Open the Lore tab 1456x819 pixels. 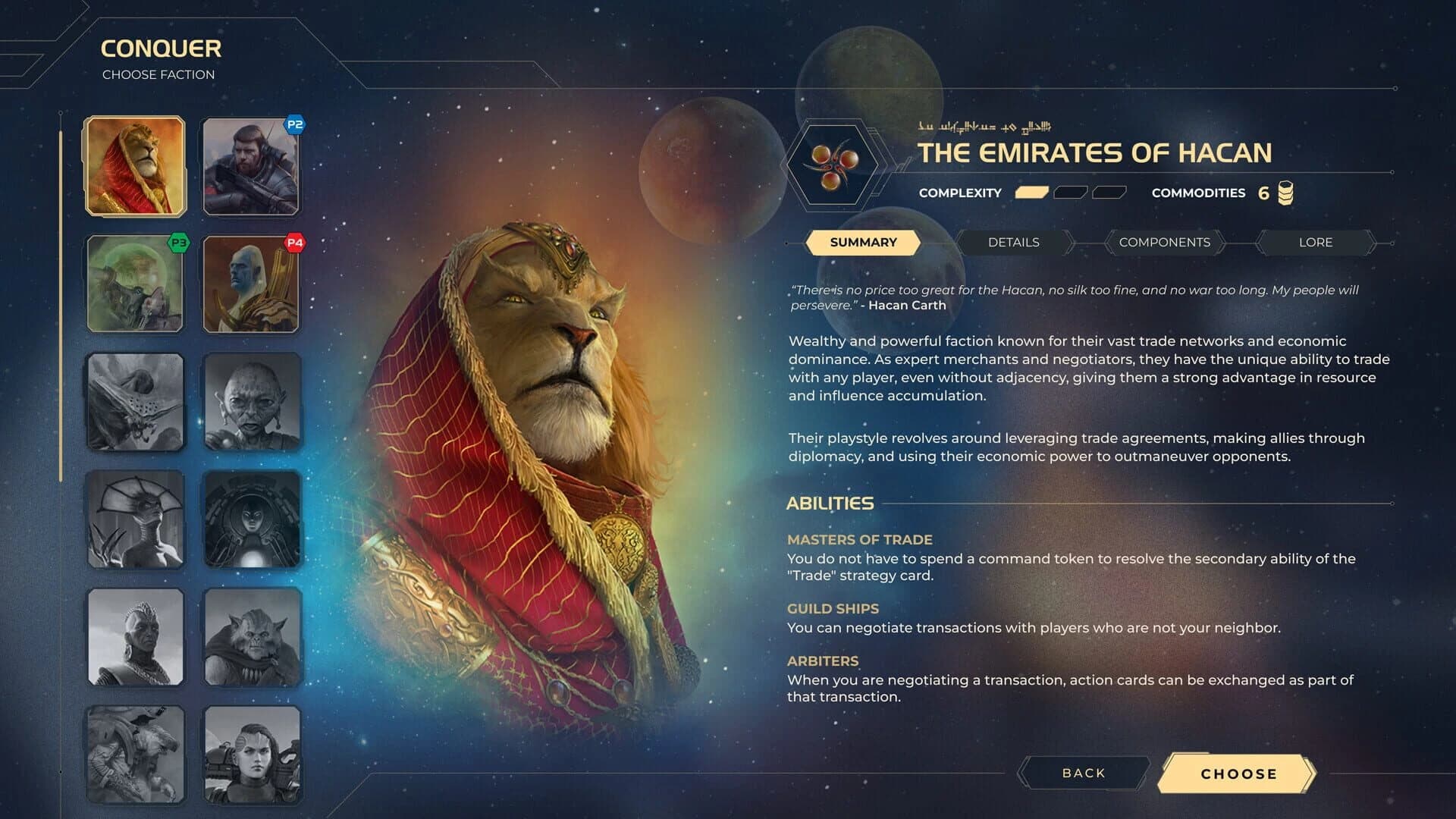point(1316,242)
